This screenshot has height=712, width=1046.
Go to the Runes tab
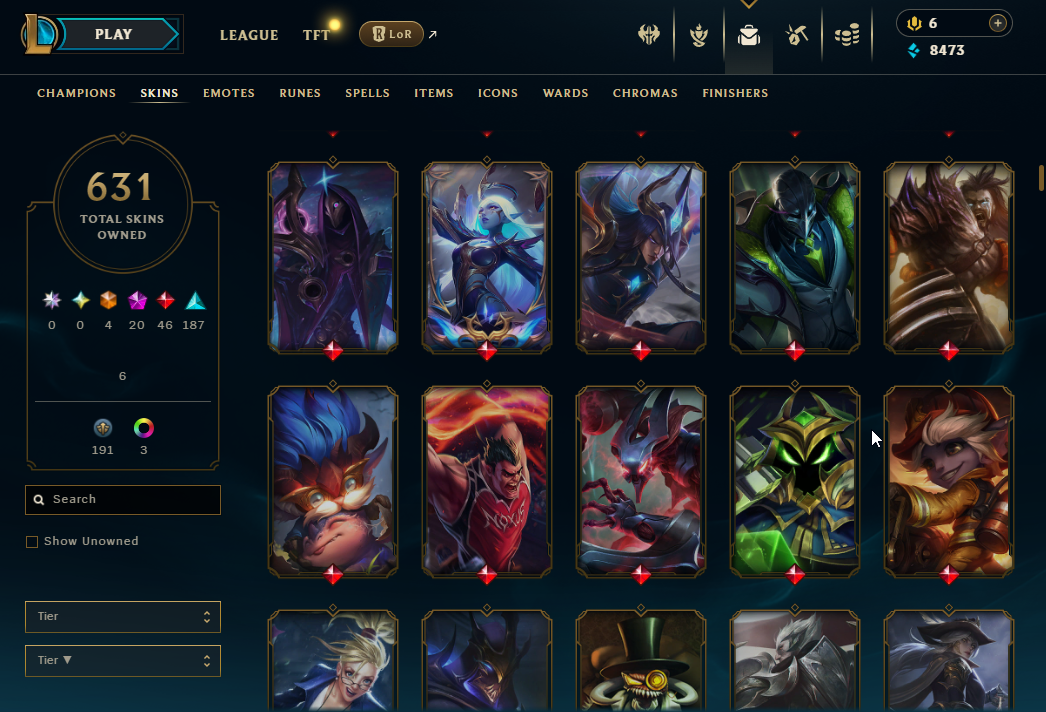click(x=300, y=93)
